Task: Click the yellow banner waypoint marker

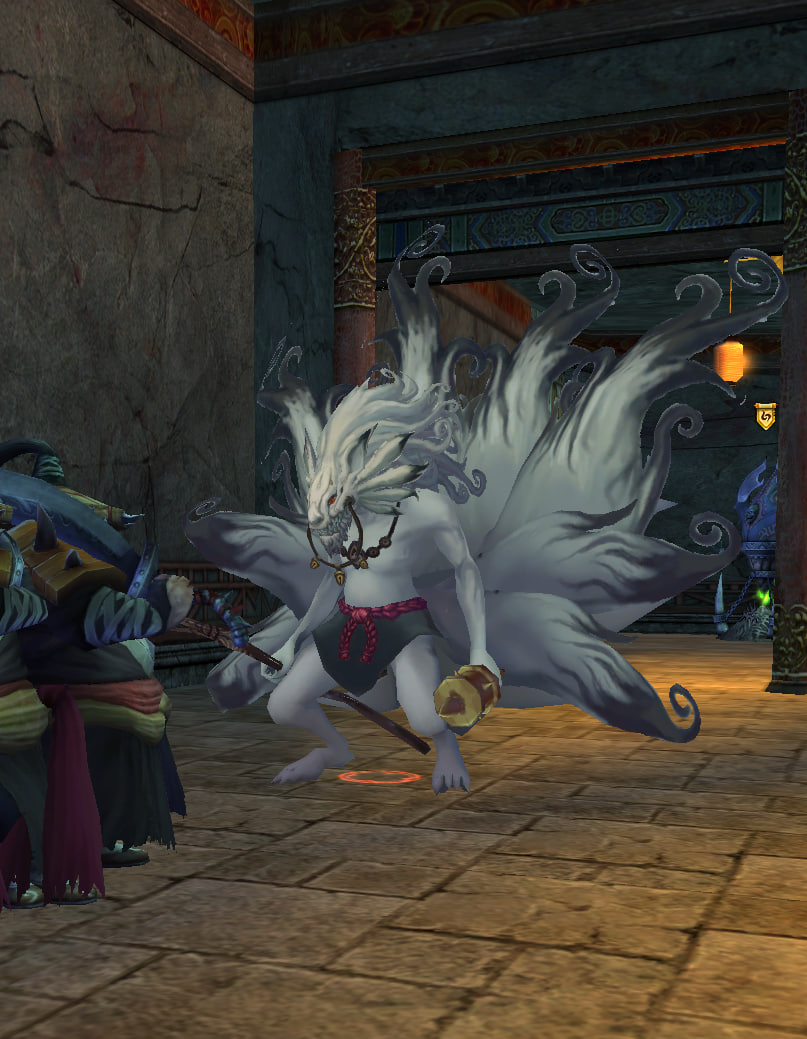Action: coord(765,415)
